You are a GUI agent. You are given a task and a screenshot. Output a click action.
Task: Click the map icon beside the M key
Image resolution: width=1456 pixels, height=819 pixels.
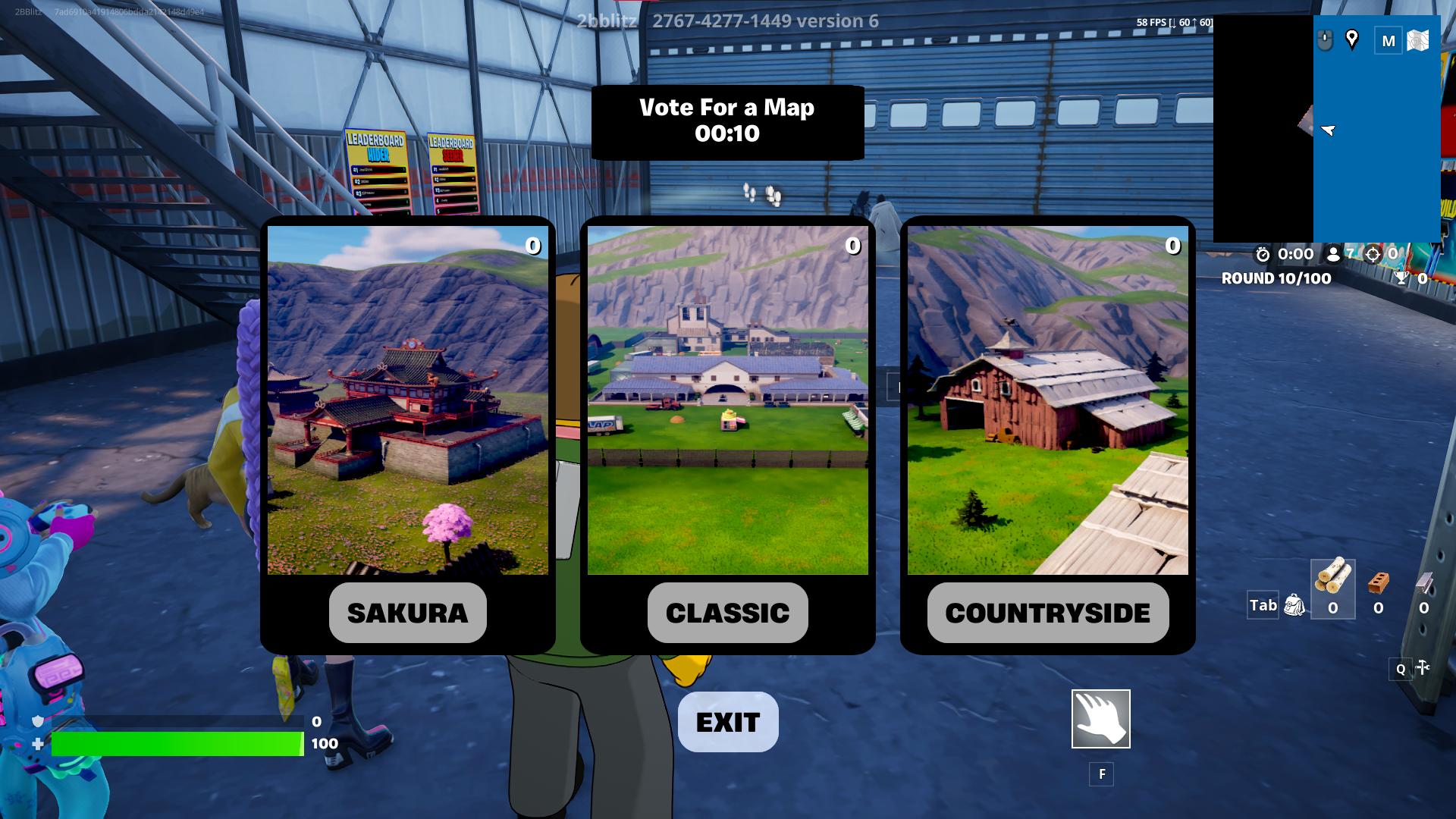coord(1417,39)
